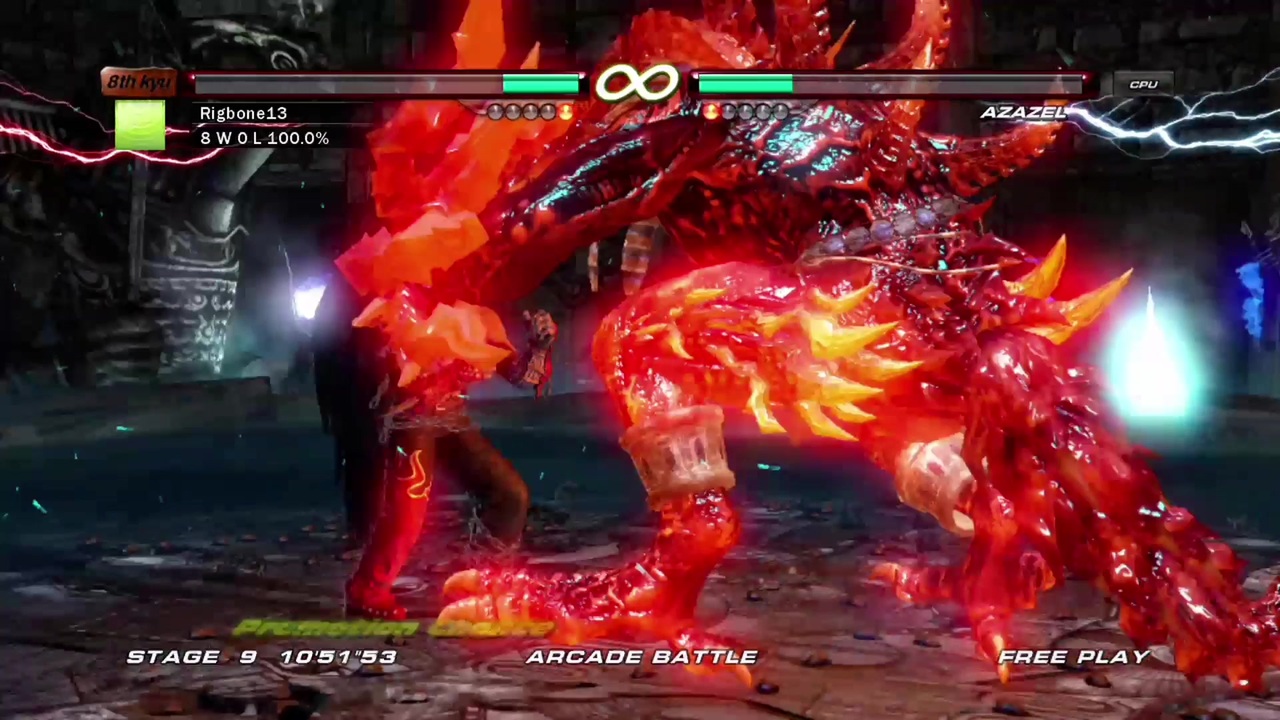Viewport: 1280px width, 720px height.
Task: Switch to FREE PLAY
Action: (1074, 656)
